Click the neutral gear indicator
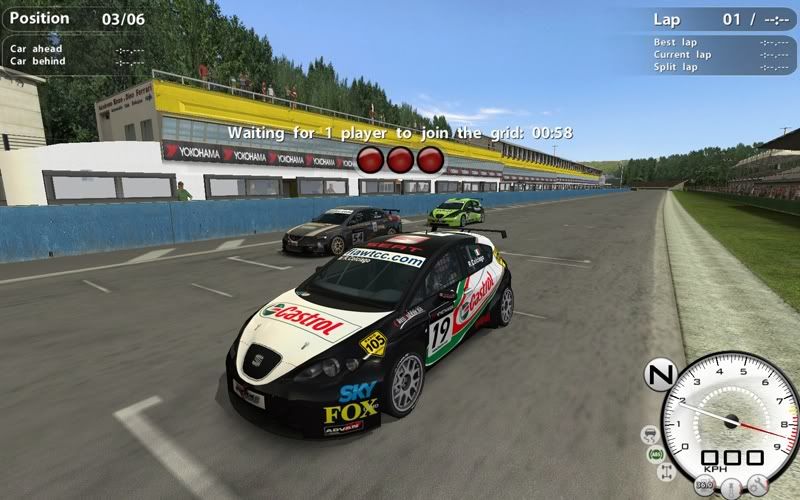Screen dimensions: 800x500 (x=661, y=374)
